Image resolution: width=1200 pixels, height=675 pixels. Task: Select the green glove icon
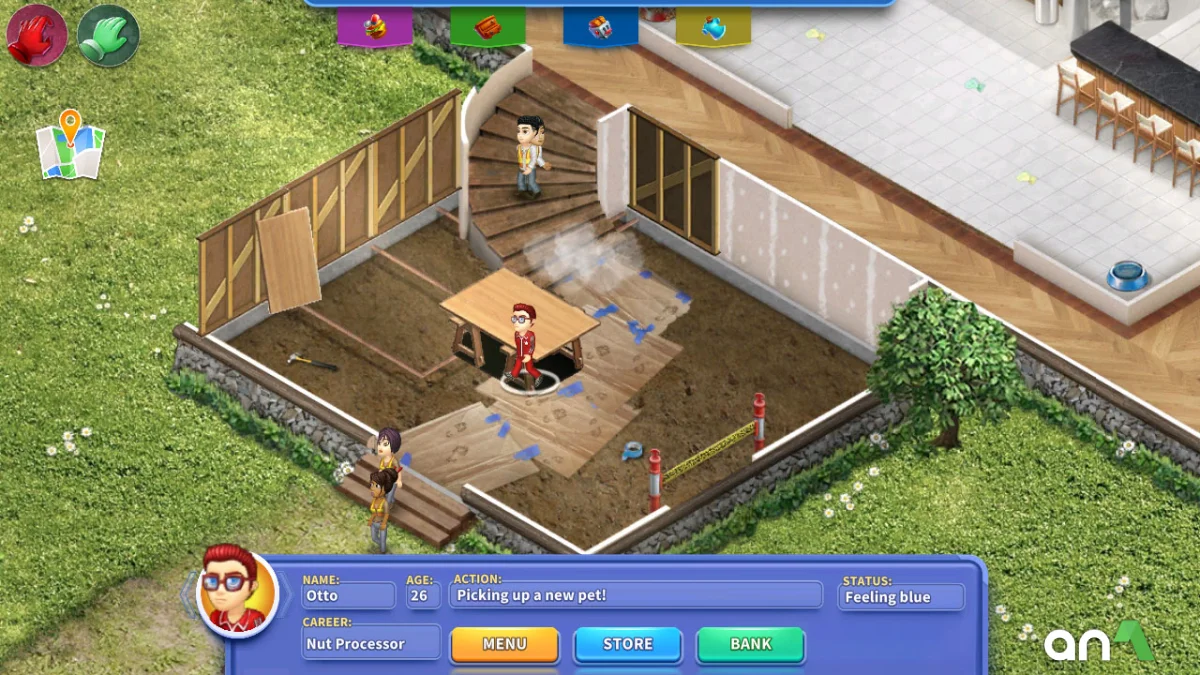[108, 36]
